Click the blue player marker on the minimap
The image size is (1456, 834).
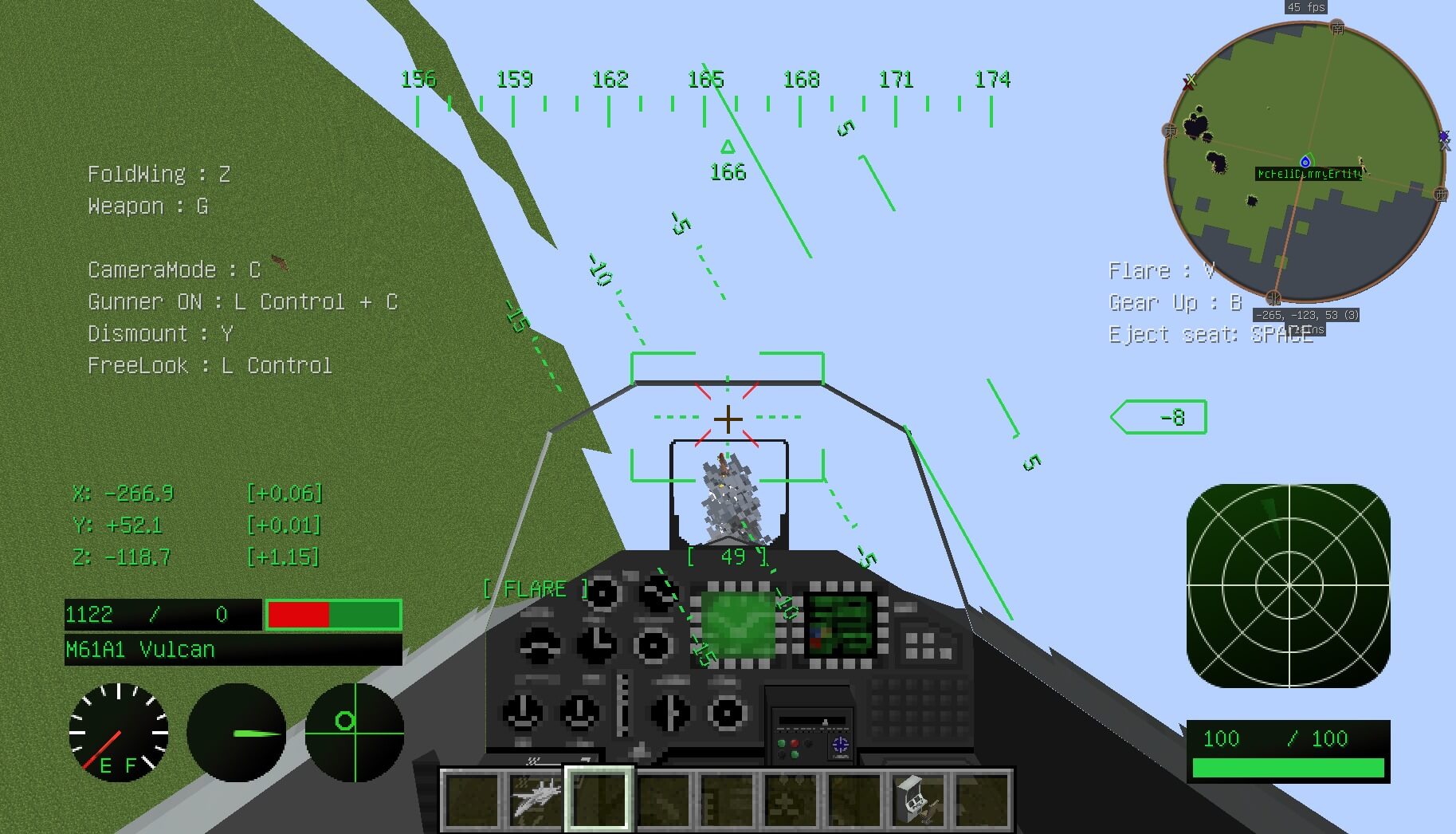click(x=1305, y=162)
